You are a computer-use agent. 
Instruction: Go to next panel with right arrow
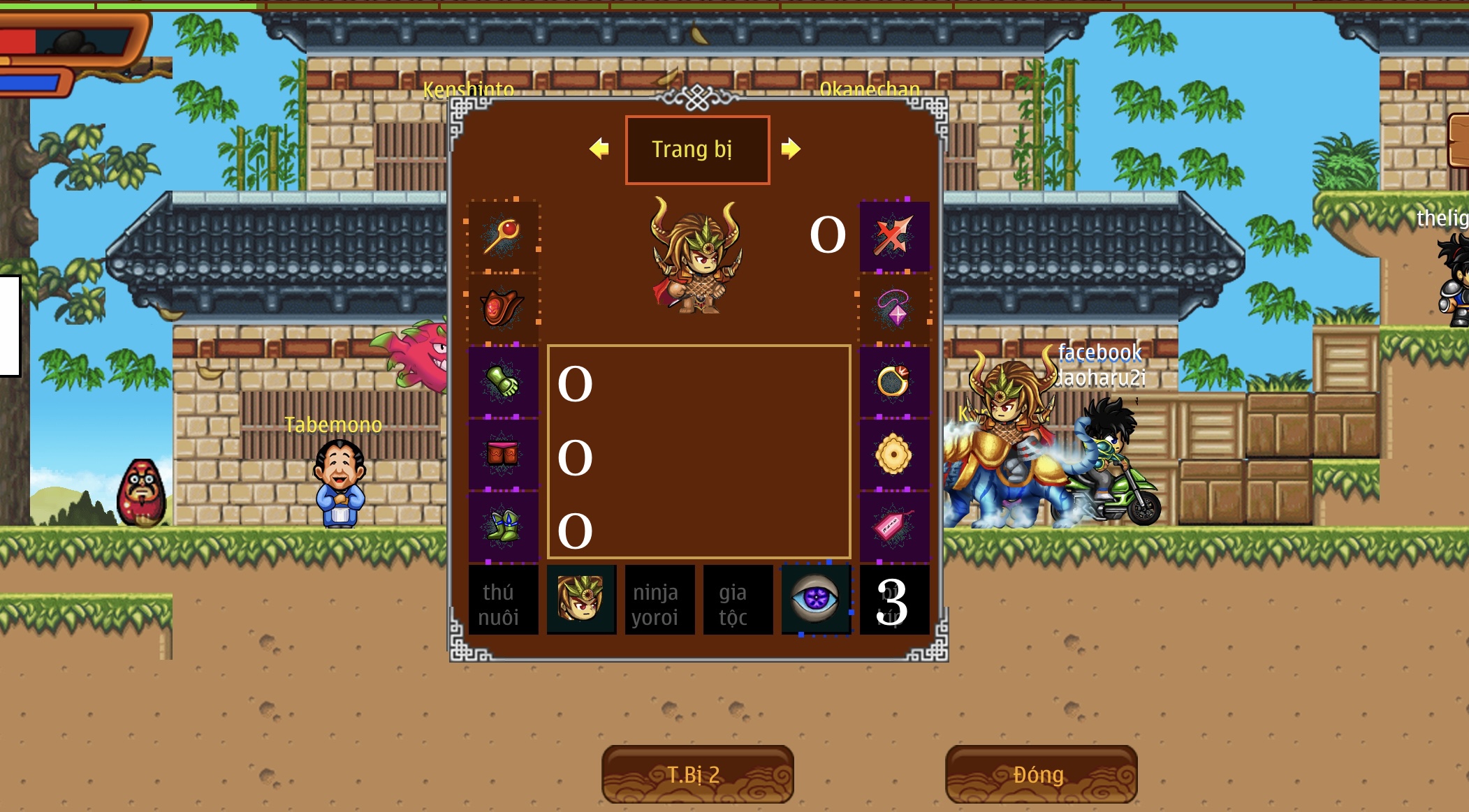pyautogui.click(x=791, y=149)
